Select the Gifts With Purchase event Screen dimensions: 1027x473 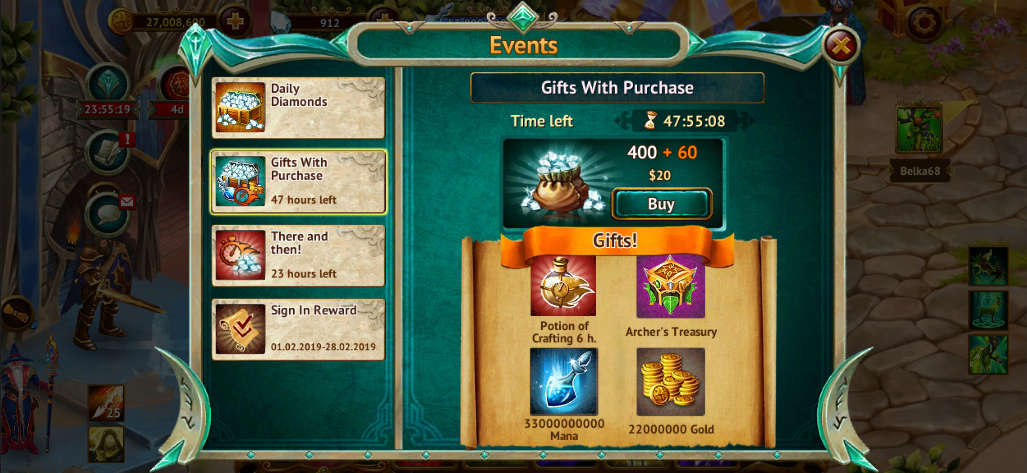click(298, 181)
